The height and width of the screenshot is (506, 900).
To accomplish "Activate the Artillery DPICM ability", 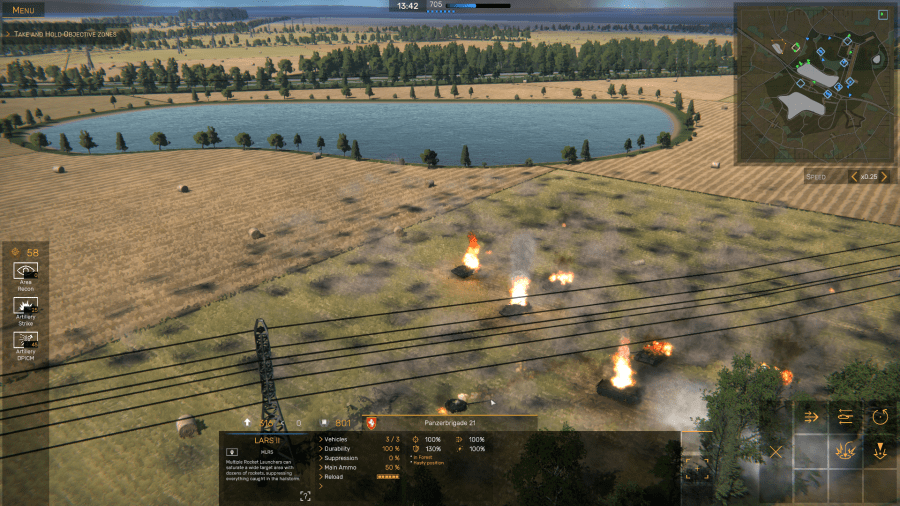I will point(25,343).
